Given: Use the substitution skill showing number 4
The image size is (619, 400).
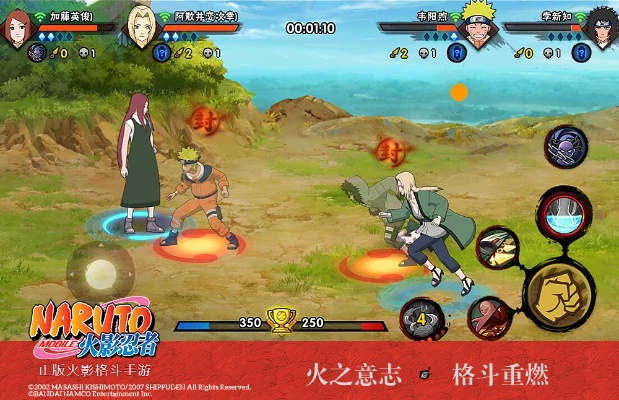Looking at the screenshot, I should click(423, 320).
